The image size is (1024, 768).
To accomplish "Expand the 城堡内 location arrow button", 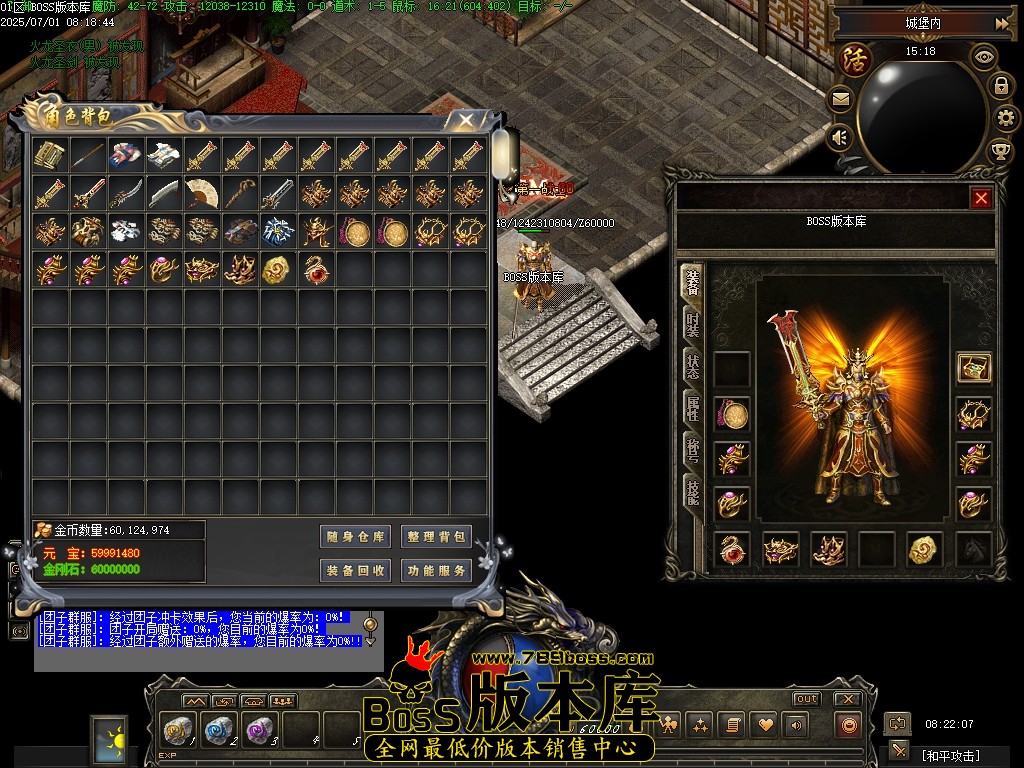I will coord(1001,23).
